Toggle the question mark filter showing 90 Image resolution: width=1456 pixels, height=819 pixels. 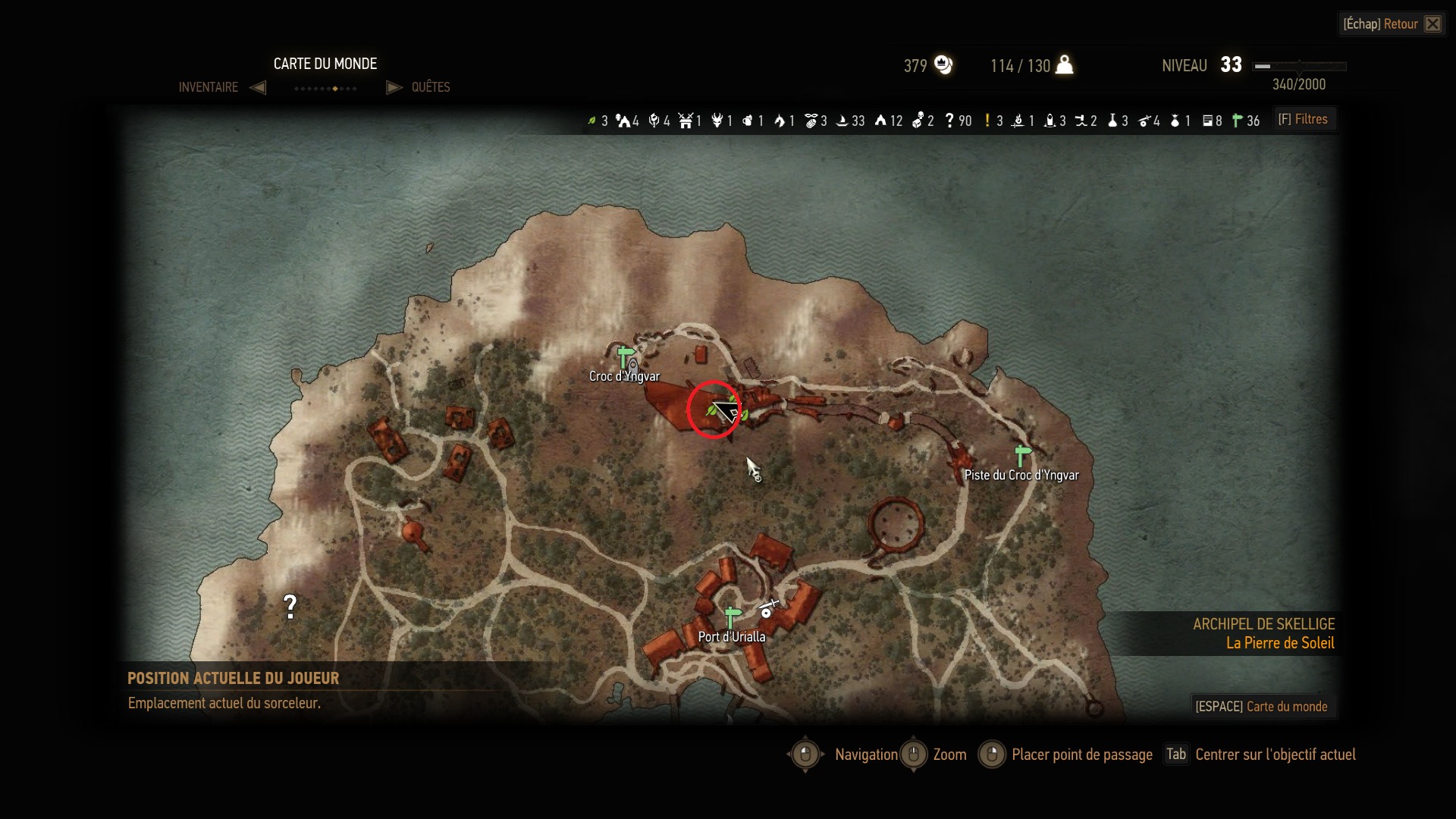[x=958, y=121]
